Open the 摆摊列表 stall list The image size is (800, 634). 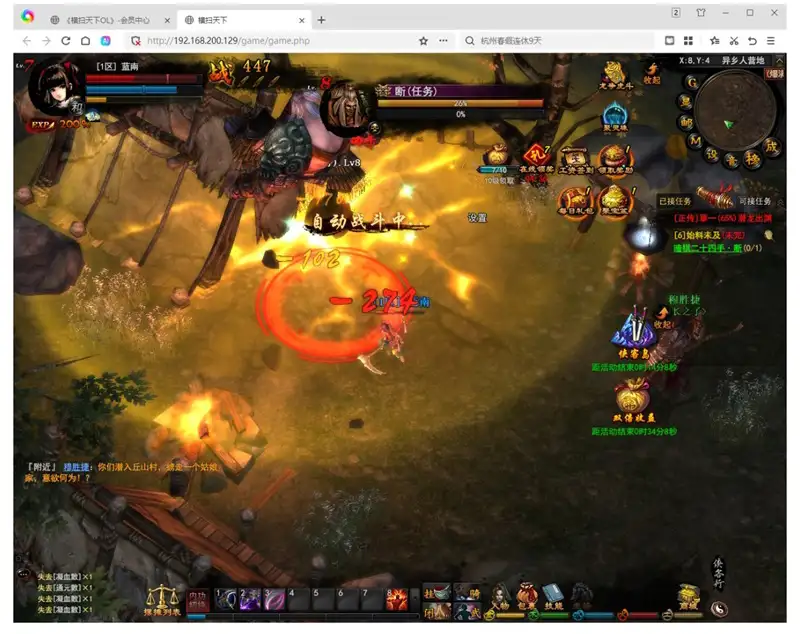click(x=162, y=599)
